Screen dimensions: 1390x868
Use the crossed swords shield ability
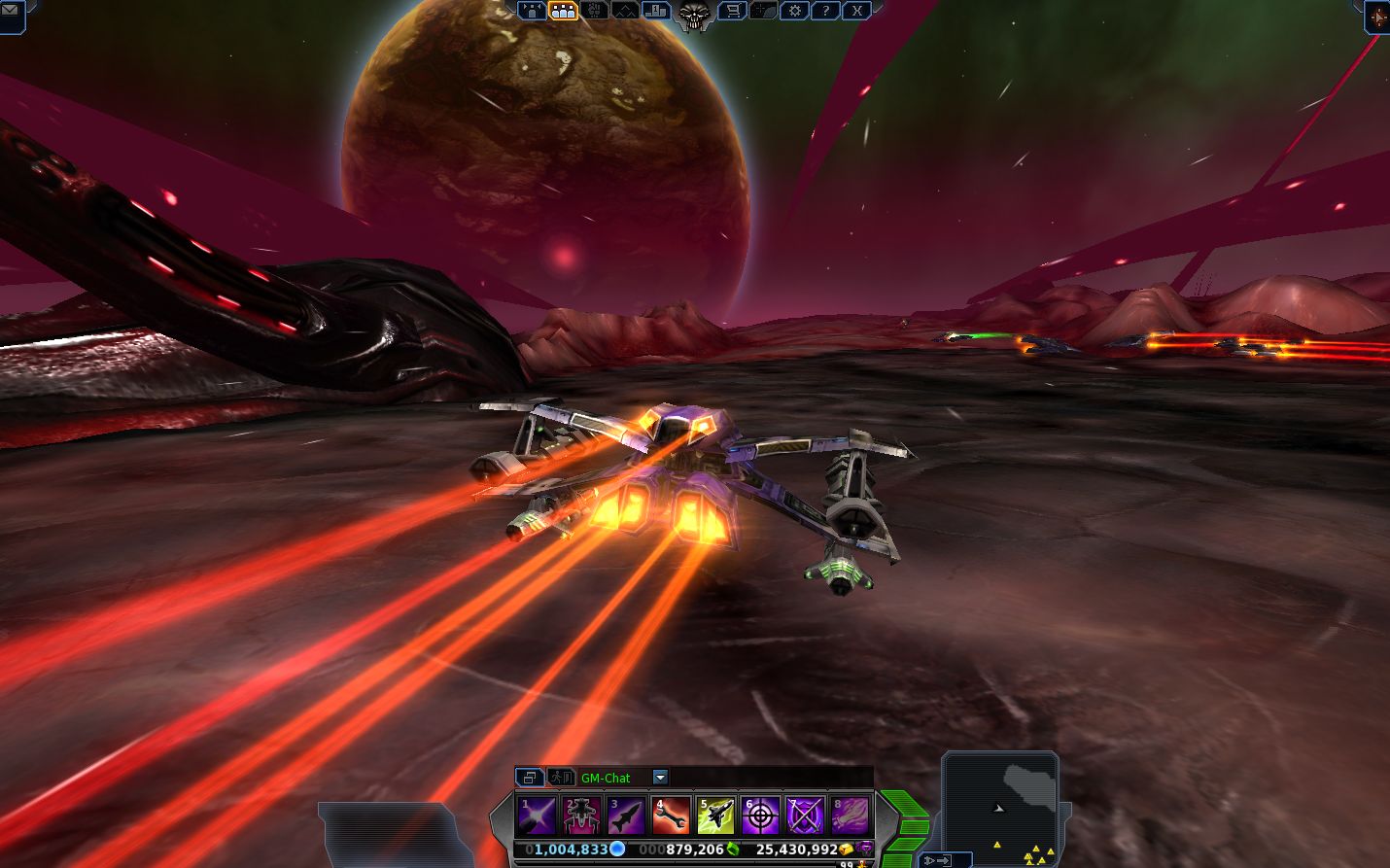(x=805, y=816)
